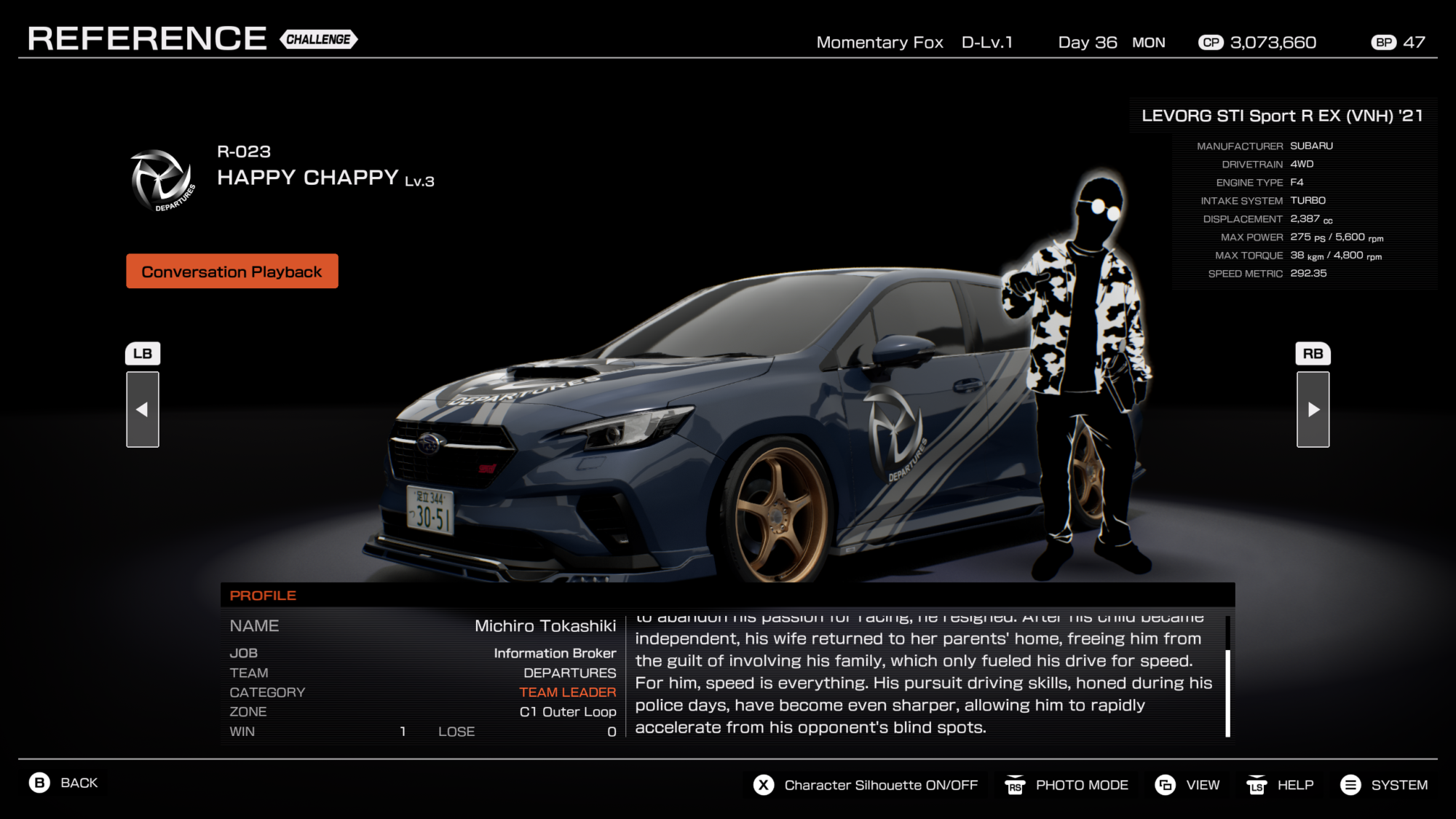Image resolution: width=1456 pixels, height=819 pixels.
Task: Open the CHALLENGE badge next to REFERENCE
Action: tap(318, 40)
